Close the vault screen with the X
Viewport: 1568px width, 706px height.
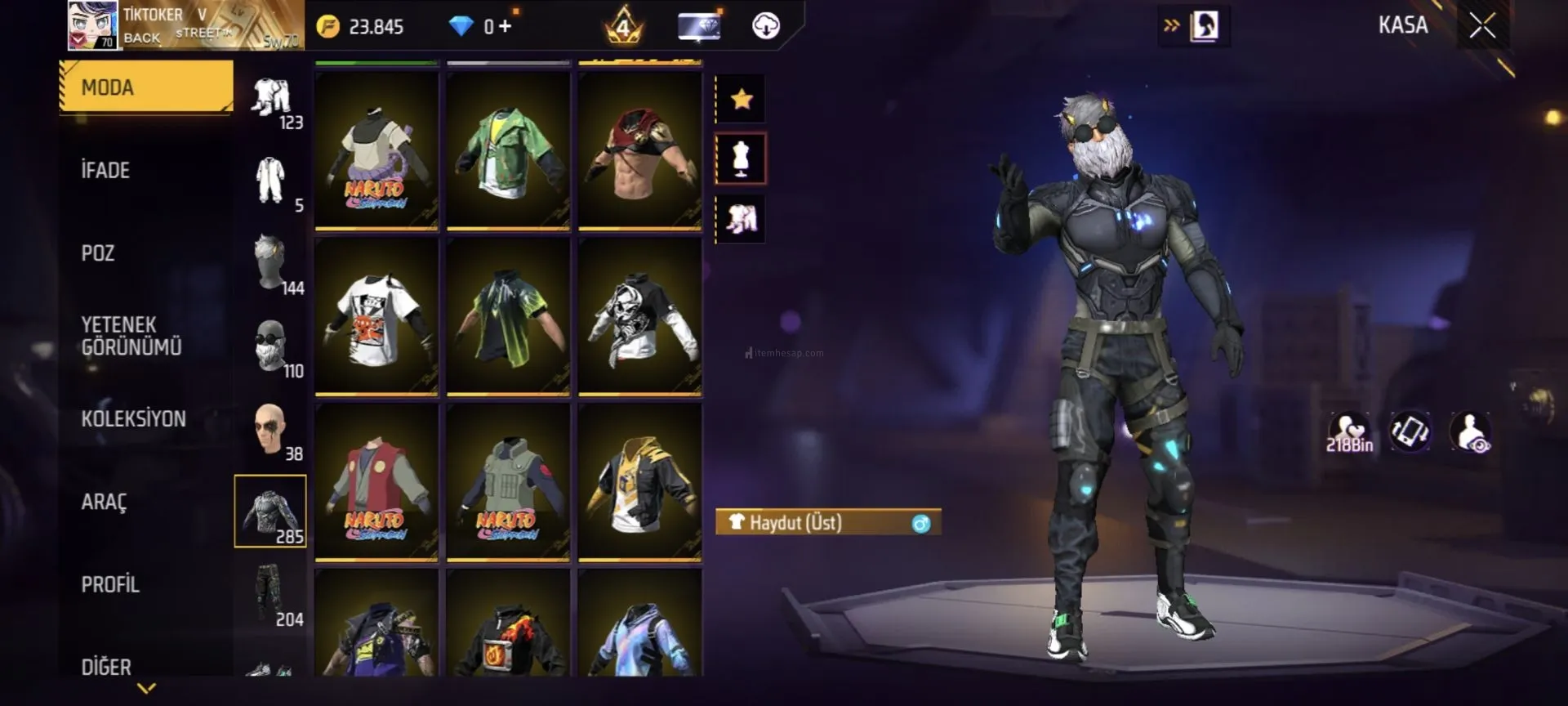pyautogui.click(x=1481, y=26)
